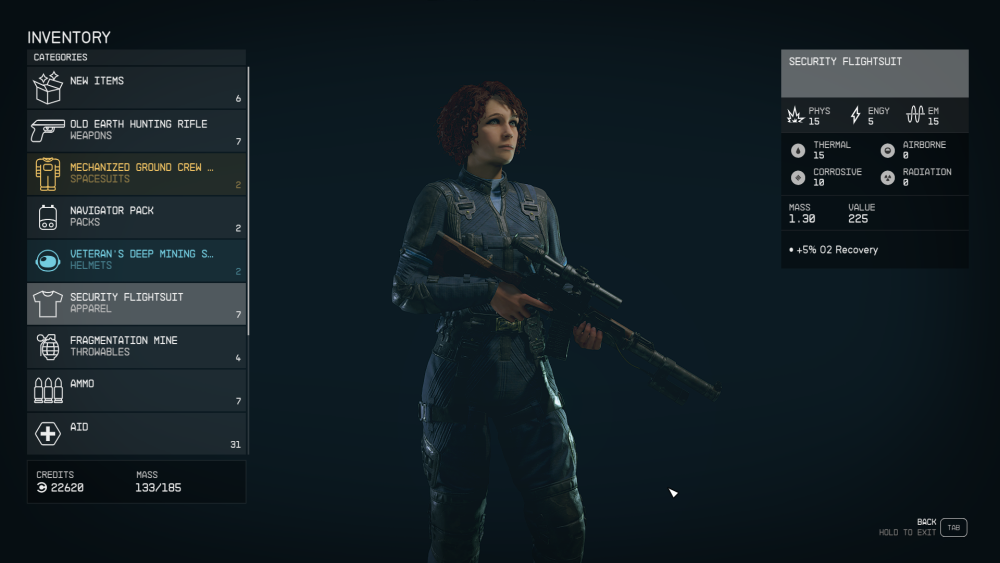Open the Aid category

[x=136, y=433]
